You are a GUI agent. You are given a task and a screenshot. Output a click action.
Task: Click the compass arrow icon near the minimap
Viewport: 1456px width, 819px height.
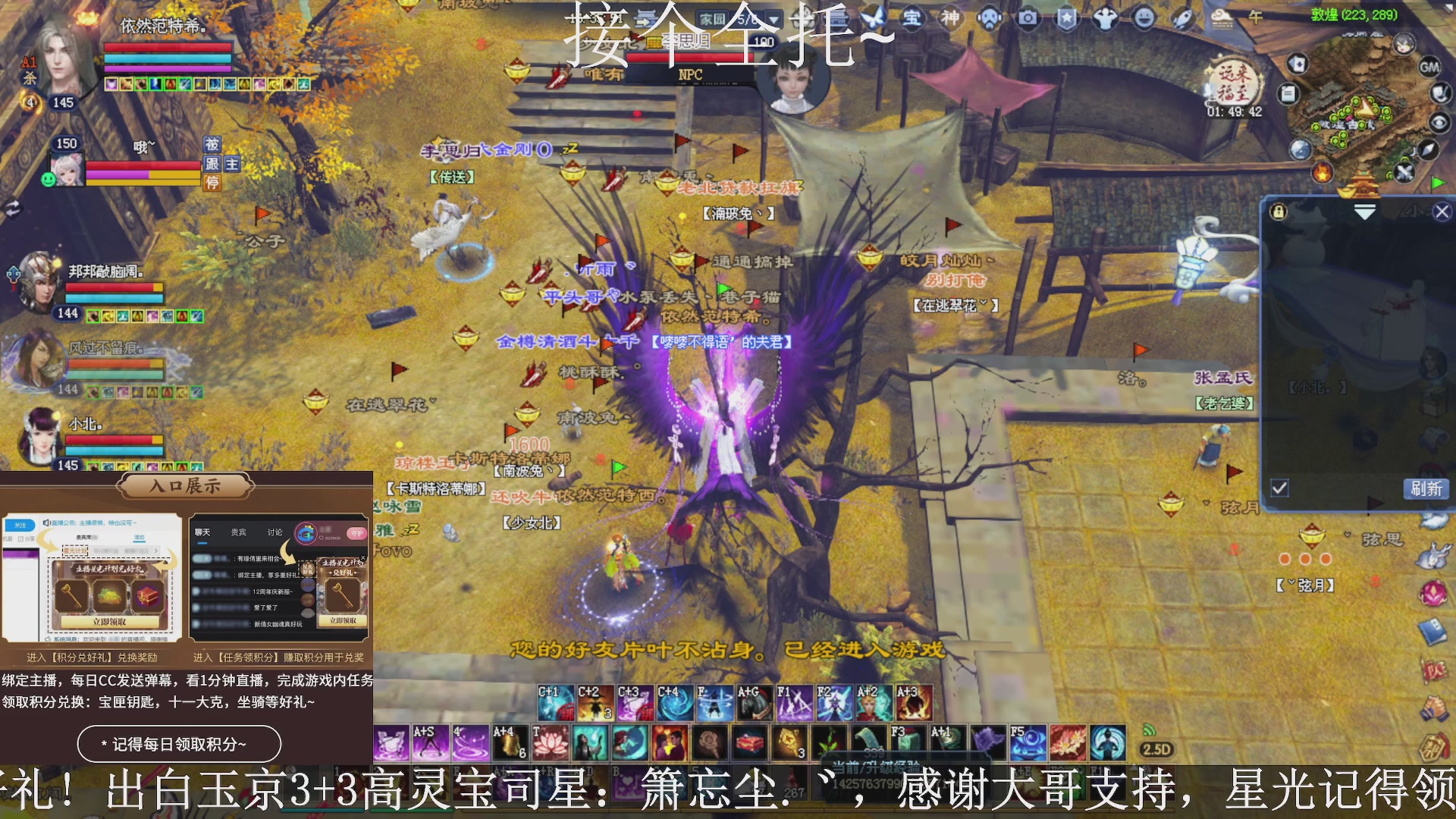(1428, 150)
